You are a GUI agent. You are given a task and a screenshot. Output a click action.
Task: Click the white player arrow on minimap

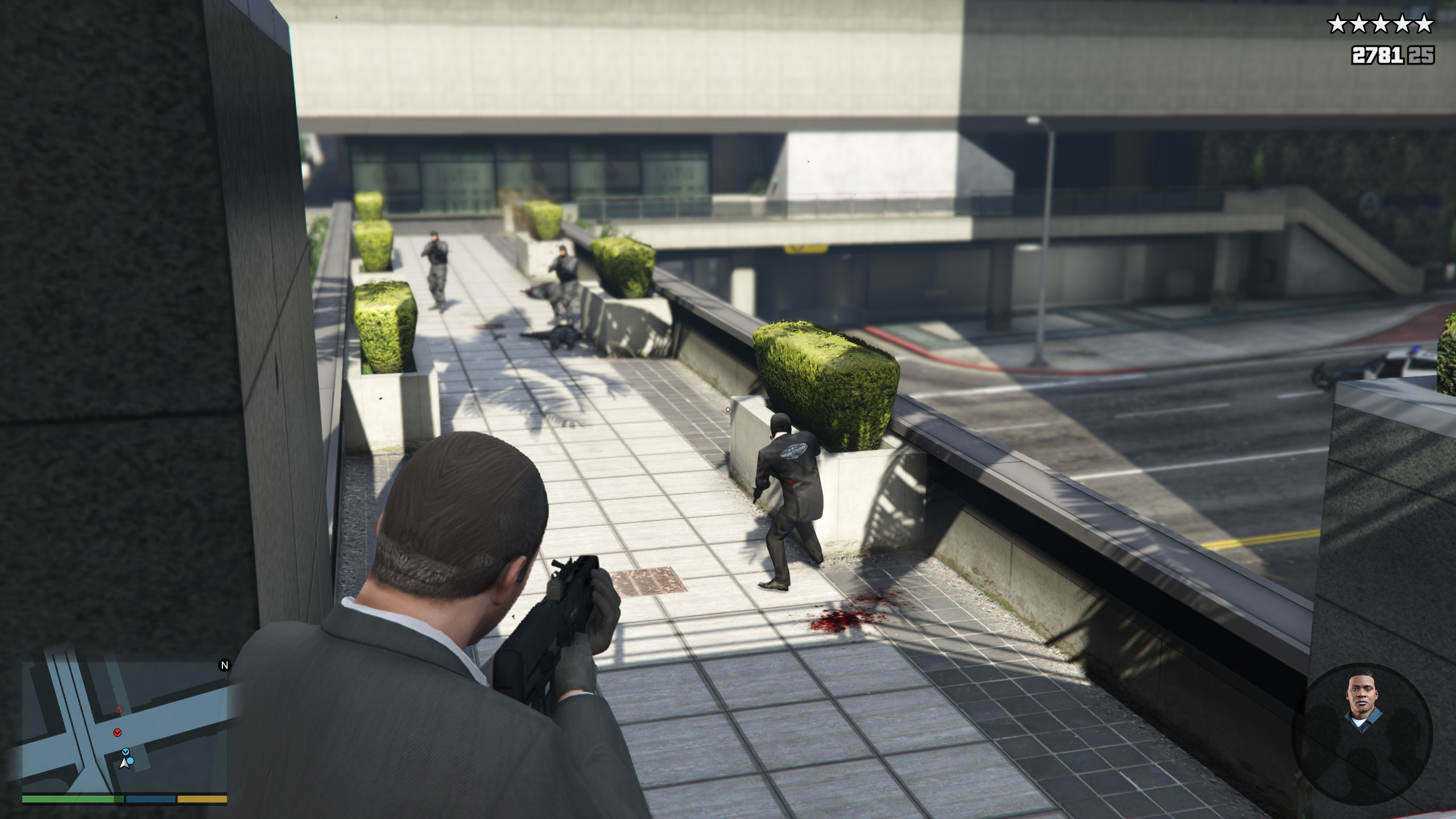[x=123, y=763]
